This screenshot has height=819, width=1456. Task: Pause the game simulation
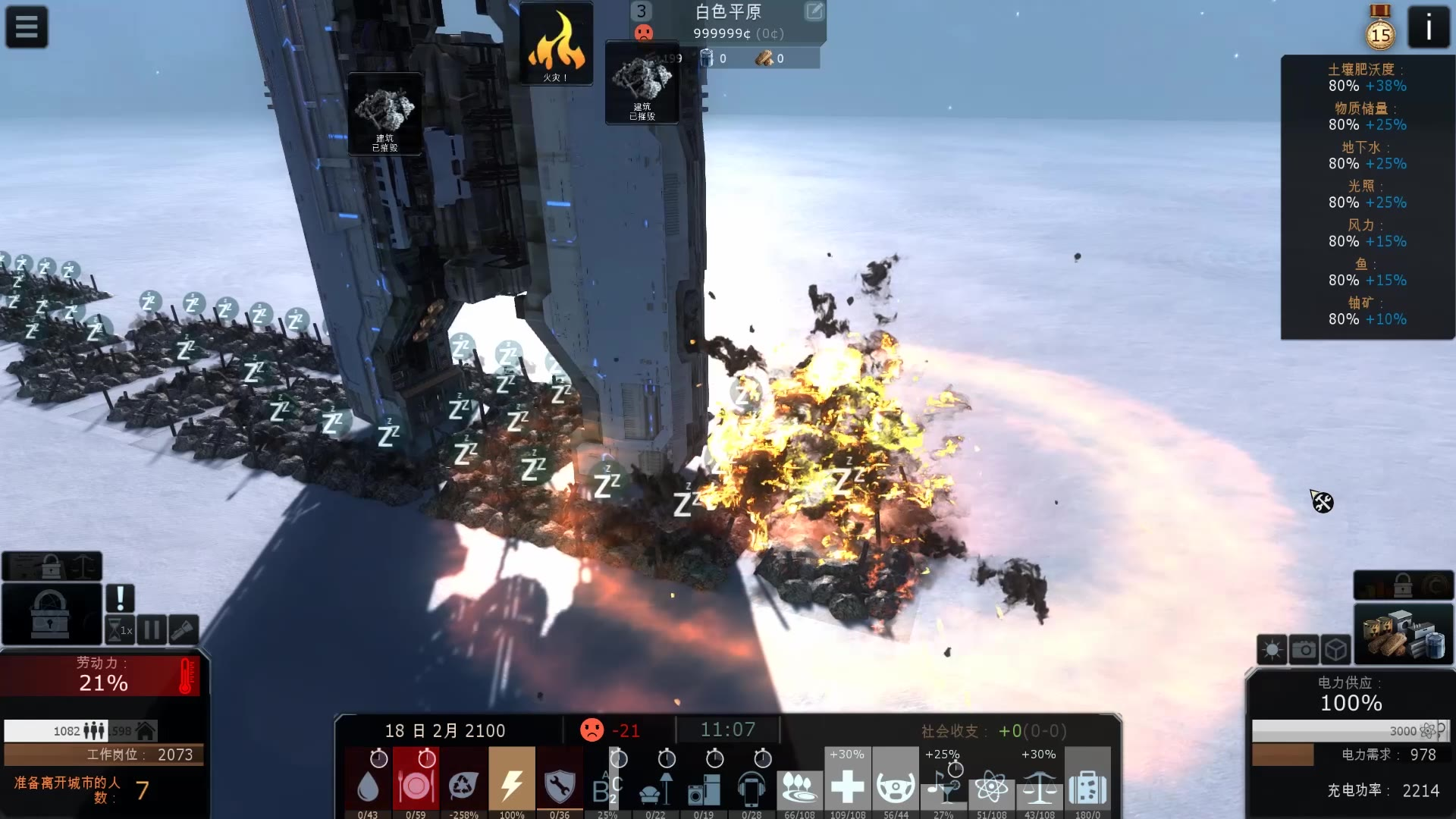pos(152,630)
